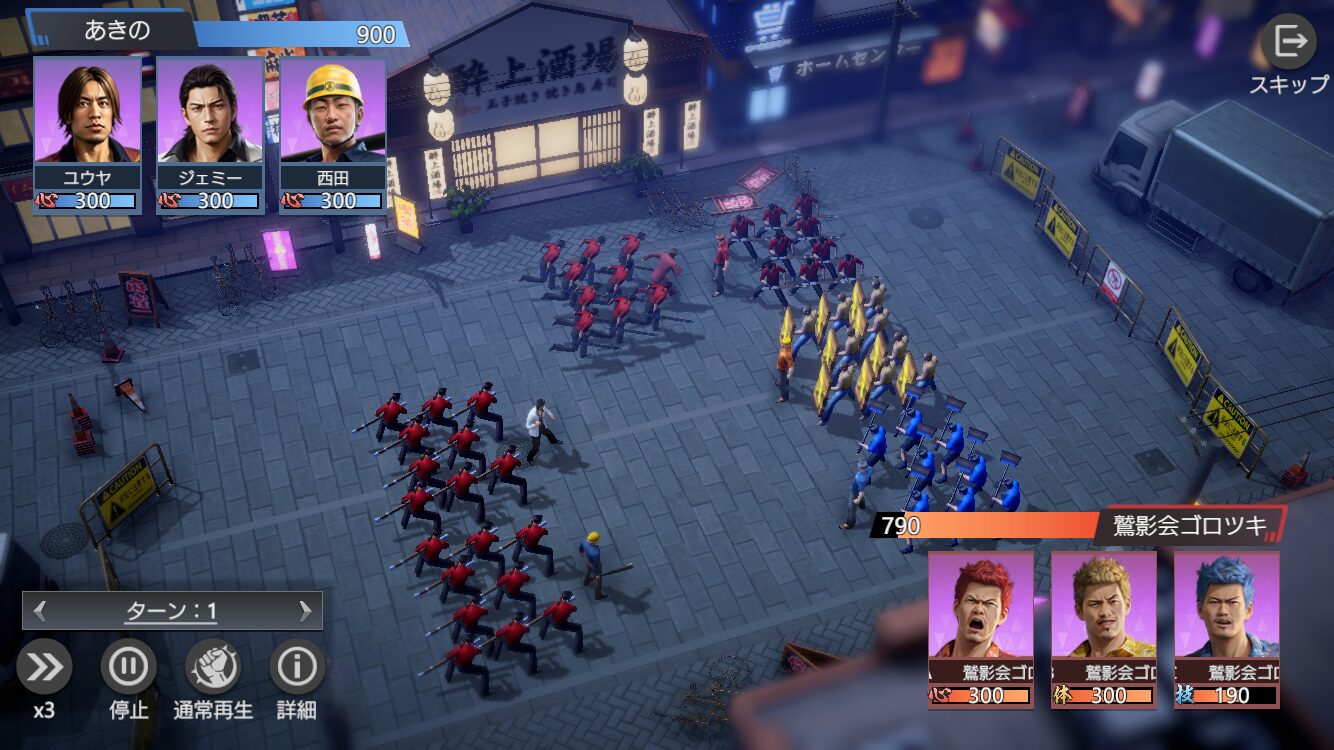Go to previous turn with left arrow

(x=40, y=611)
